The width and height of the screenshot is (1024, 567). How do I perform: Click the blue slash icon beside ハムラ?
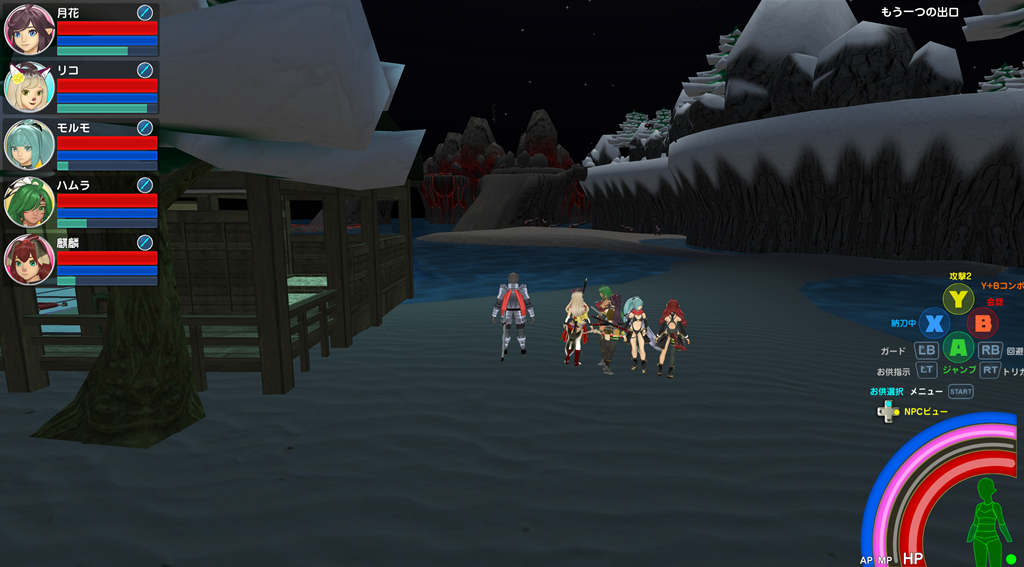click(x=145, y=185)
